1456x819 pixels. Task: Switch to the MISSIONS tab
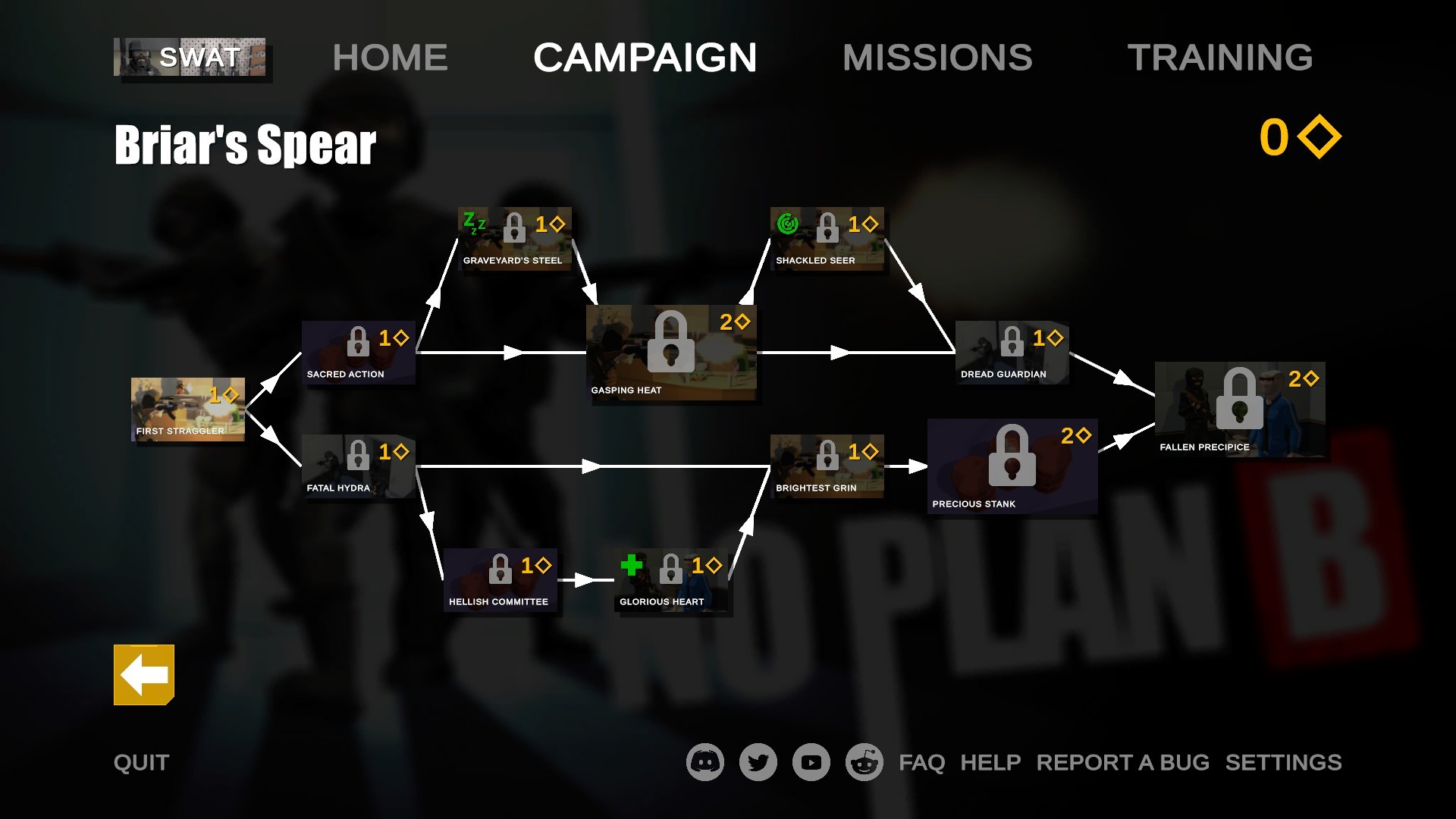[939, 57]
